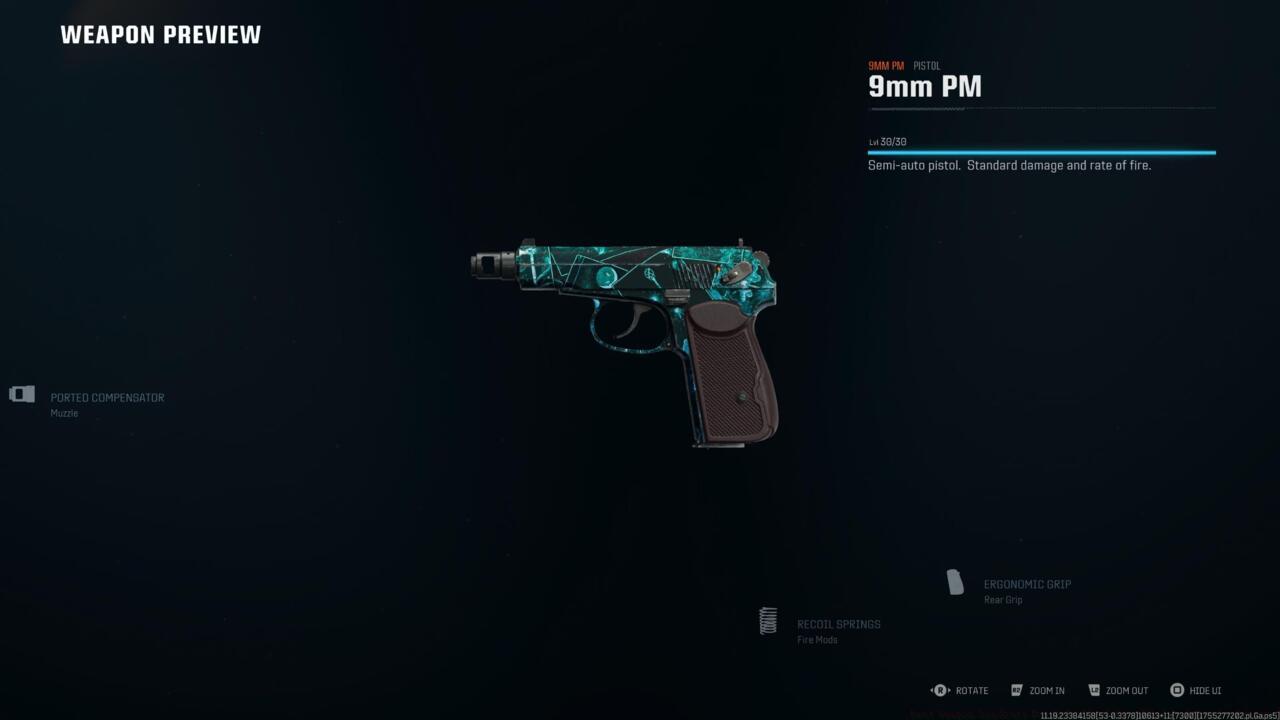Click the Lvl 30/30 progress bar
1280x720 pixels.
click(x=1040, y=150)
